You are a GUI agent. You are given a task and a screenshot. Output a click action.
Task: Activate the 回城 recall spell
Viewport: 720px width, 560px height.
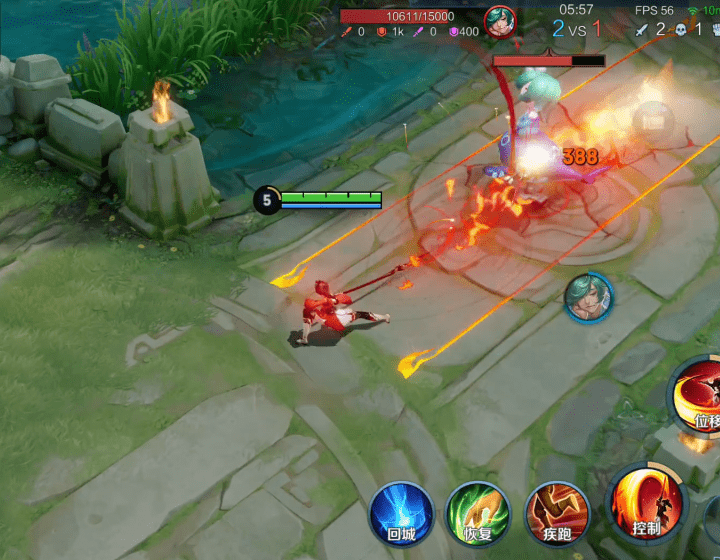(401, 513)
